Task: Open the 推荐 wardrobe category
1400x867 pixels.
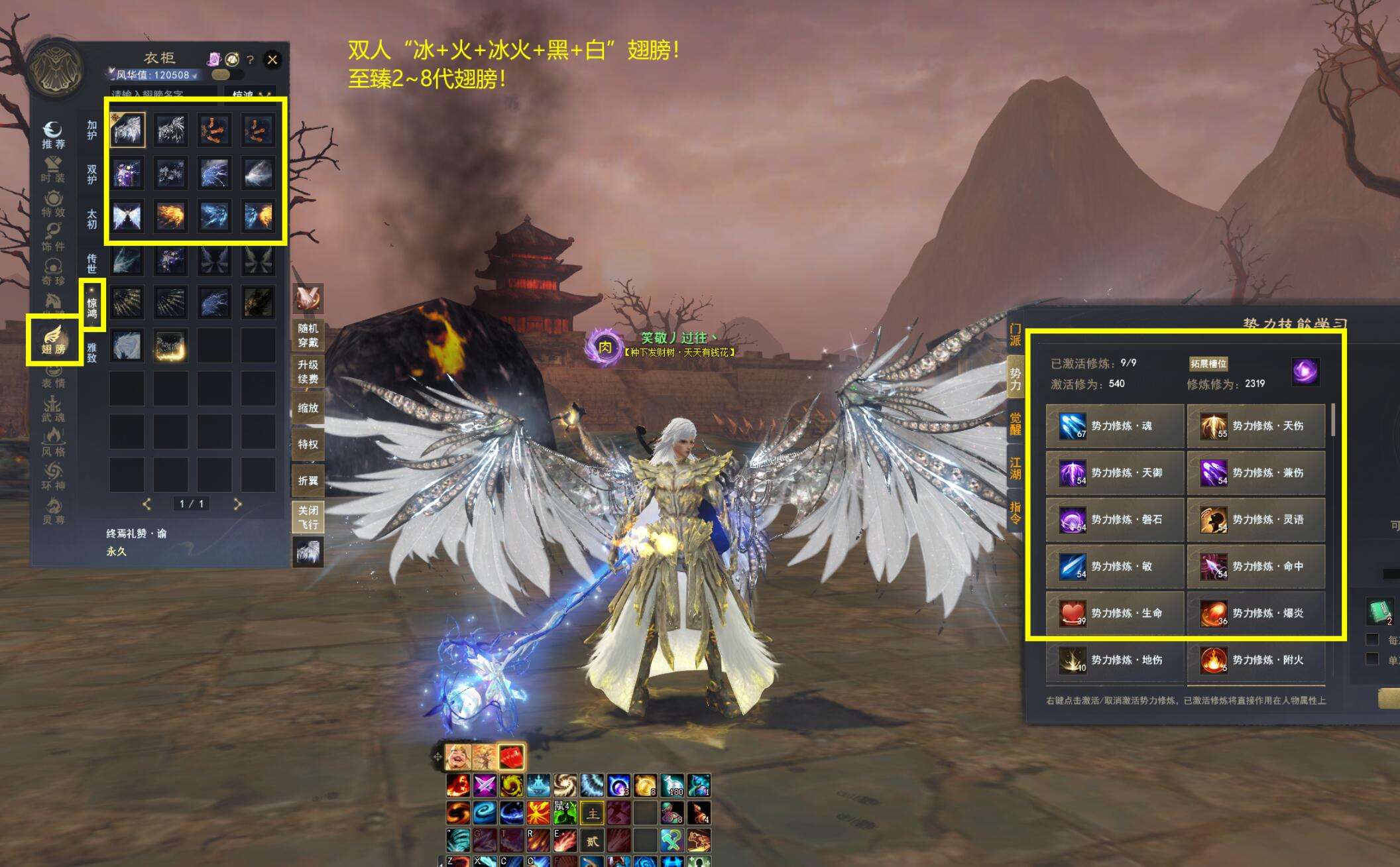Action: tap(53, 135)
